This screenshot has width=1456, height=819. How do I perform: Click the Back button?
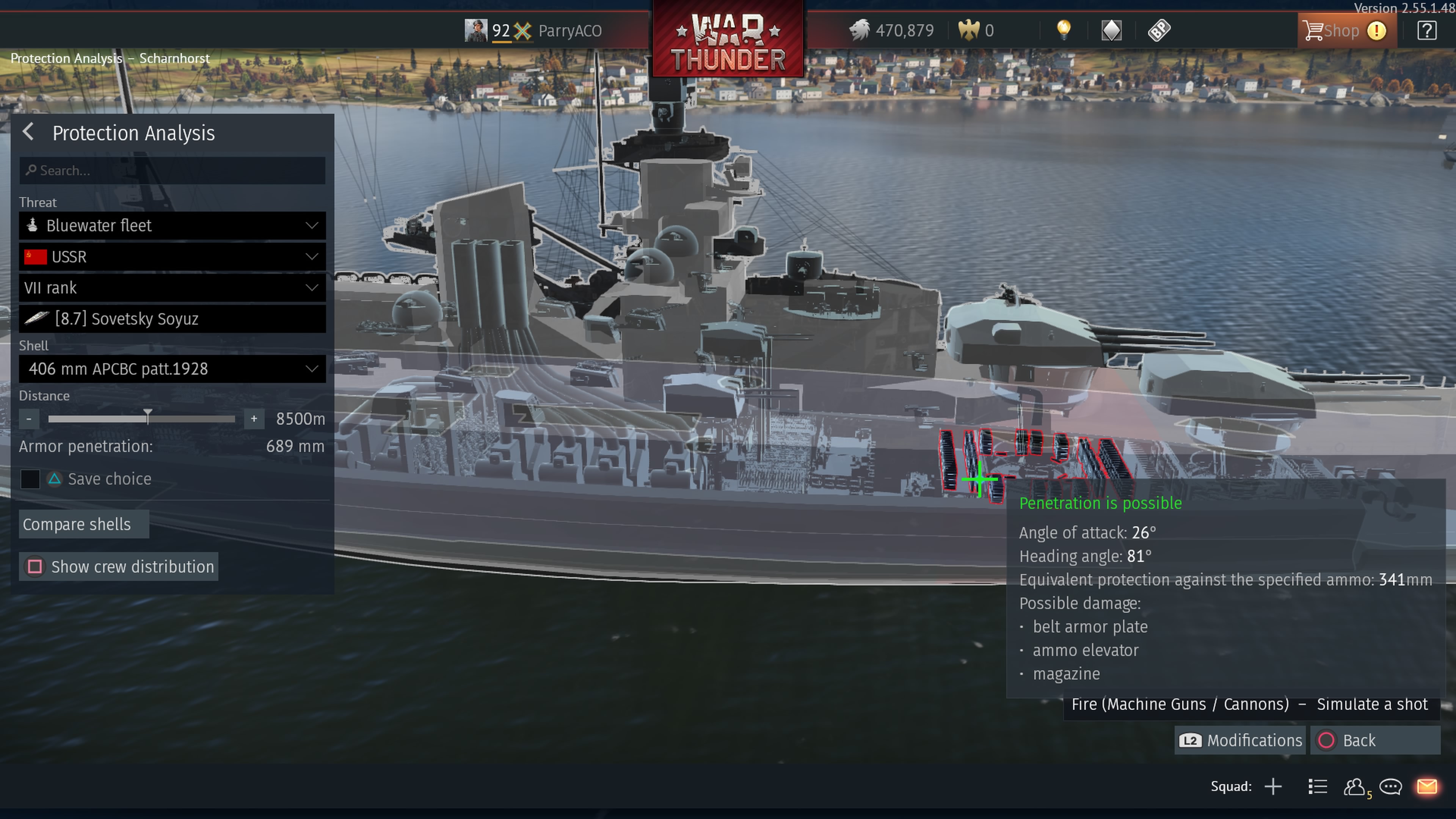[1374, 741]
